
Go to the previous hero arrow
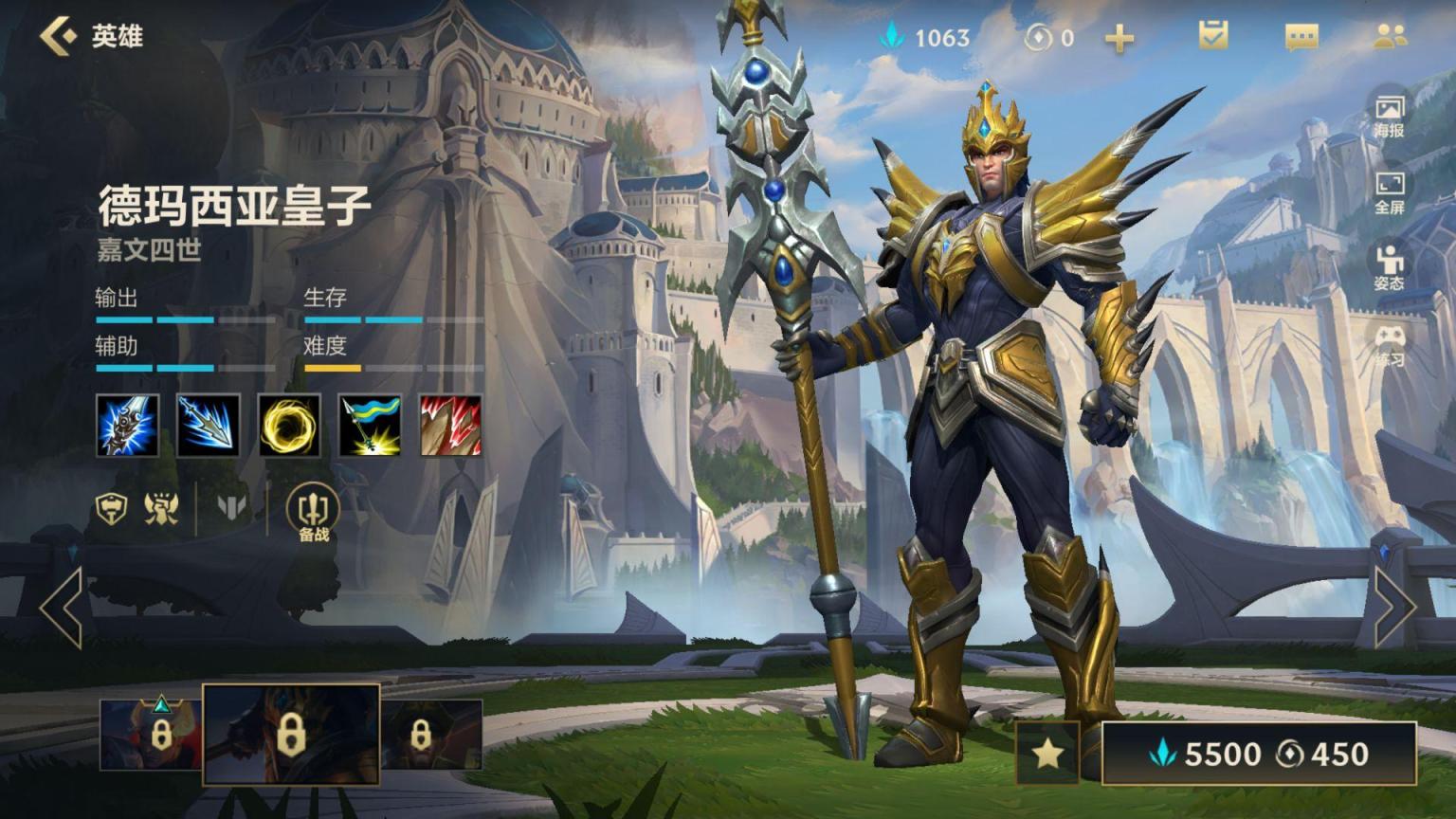pyautogui.click(x=63, y=607)
